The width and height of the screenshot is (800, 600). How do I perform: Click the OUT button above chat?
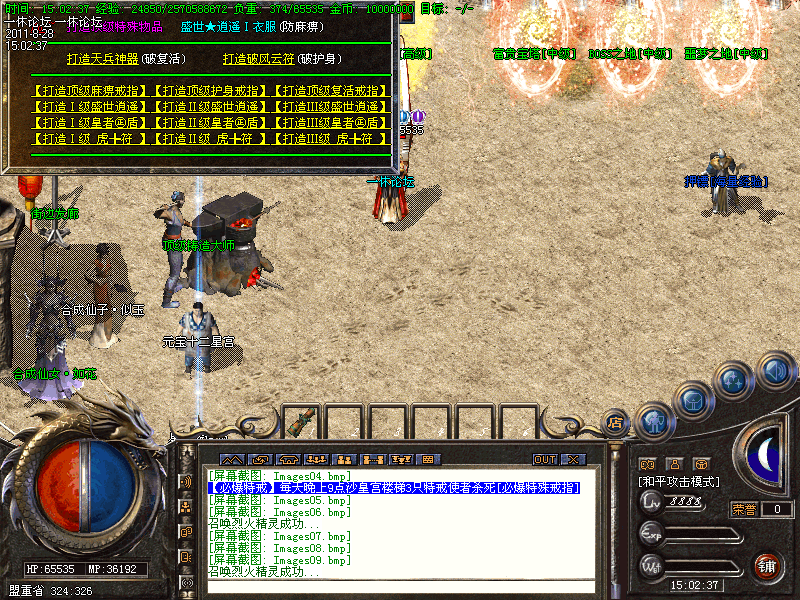coord(544,459)
